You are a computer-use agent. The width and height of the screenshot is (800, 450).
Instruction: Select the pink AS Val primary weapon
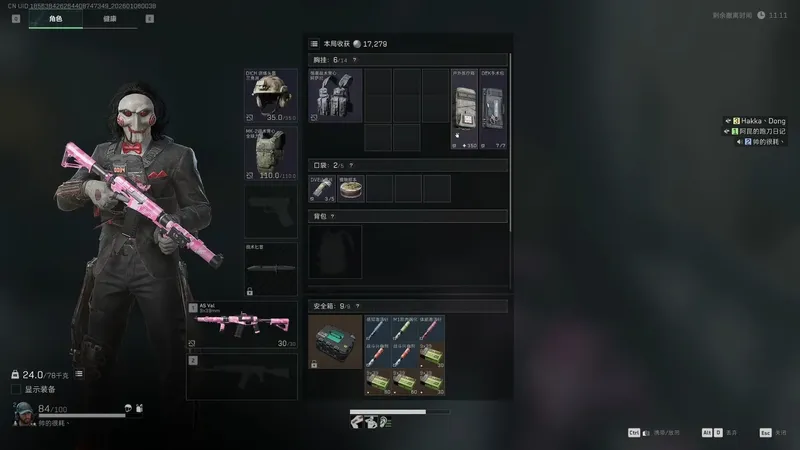(x=243, y=325)
